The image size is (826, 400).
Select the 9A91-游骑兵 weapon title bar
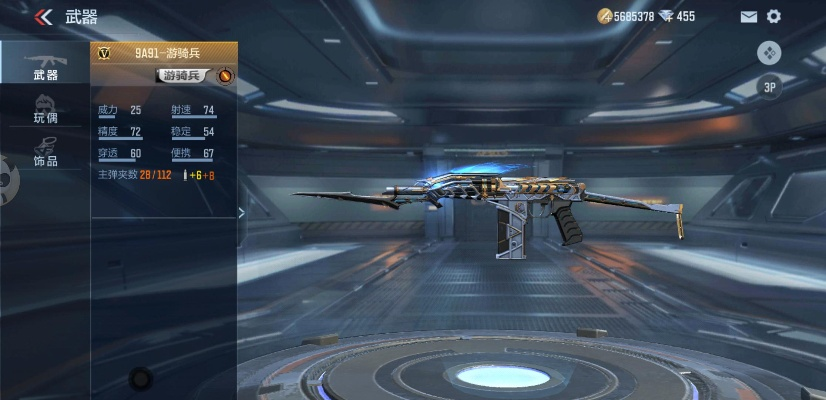click(x=164, y=54)
